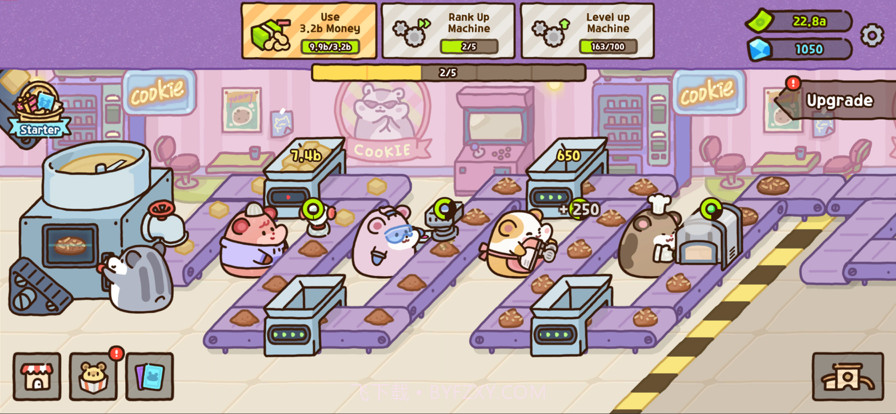896x414 pixels.
Task: Claim the Use 3.2b Money quest
Action: (x=309, y=30)
